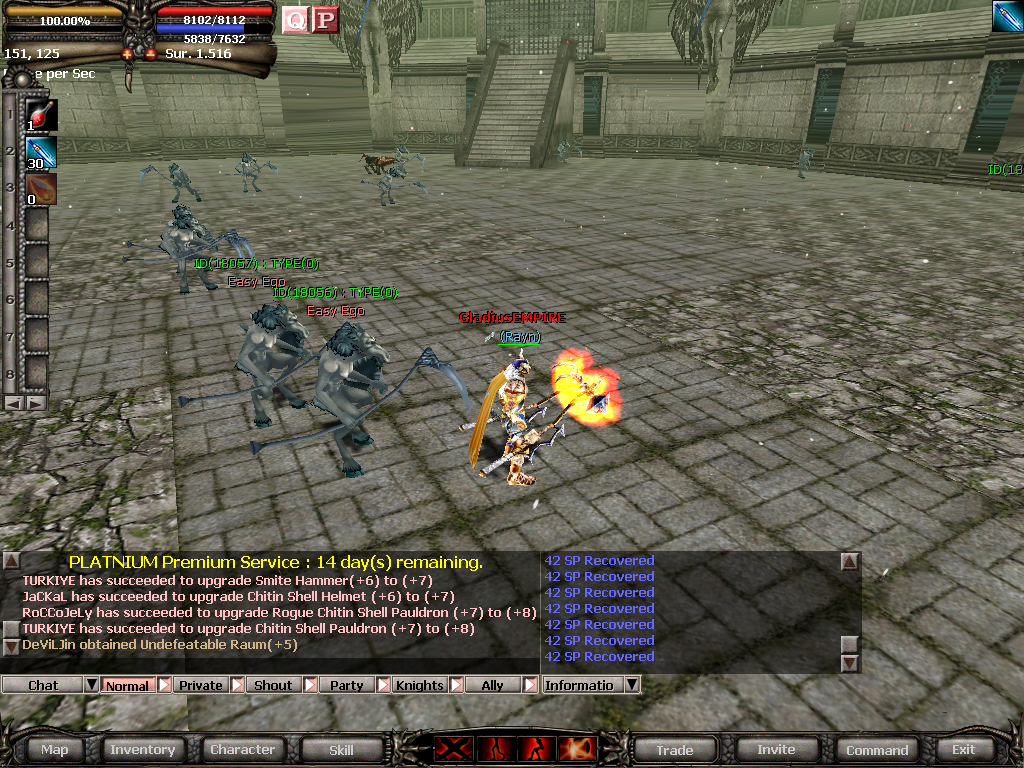Viewport: 1024px width, 768px height.
Task: Click the red P button
Action: click(x=325, y=19)
